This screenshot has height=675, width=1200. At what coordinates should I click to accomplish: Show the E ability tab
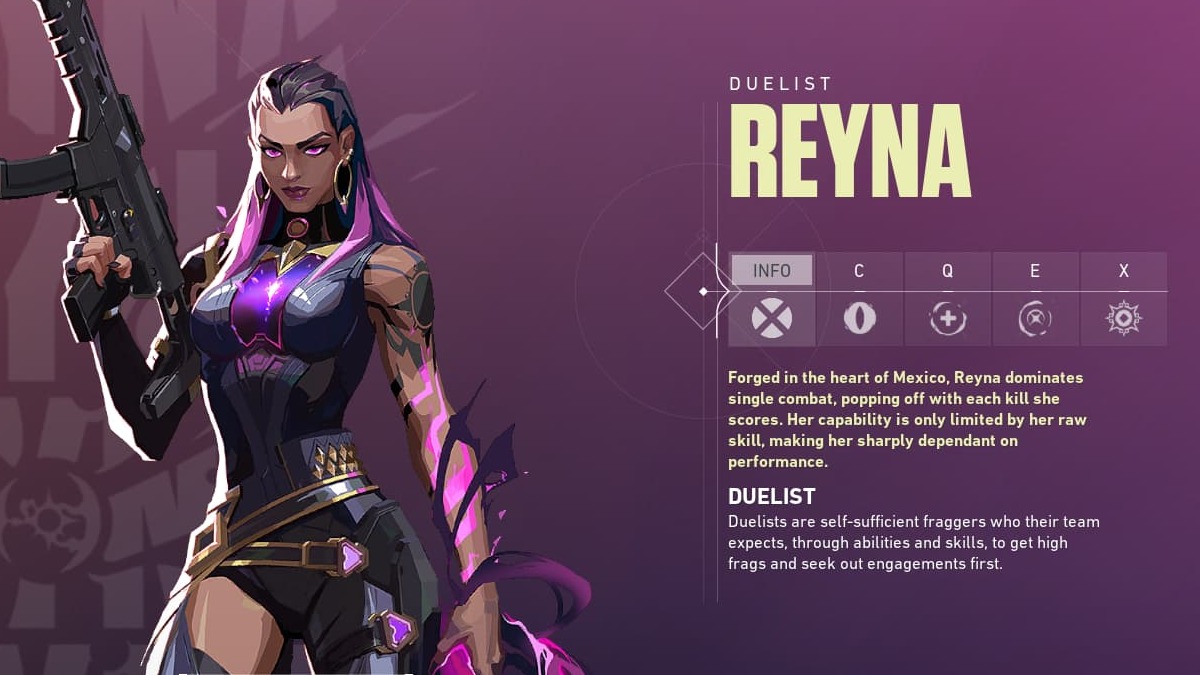[x=1035, y=271]
